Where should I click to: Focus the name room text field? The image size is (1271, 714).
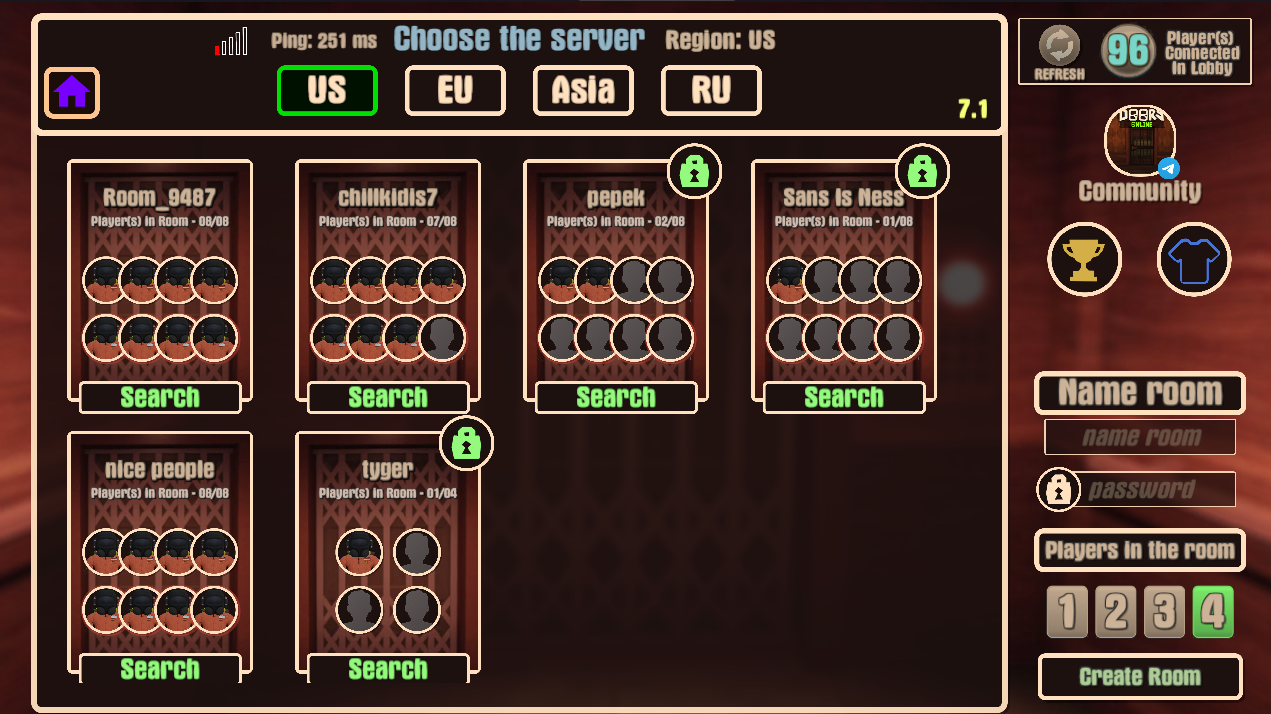(1140, 437)
